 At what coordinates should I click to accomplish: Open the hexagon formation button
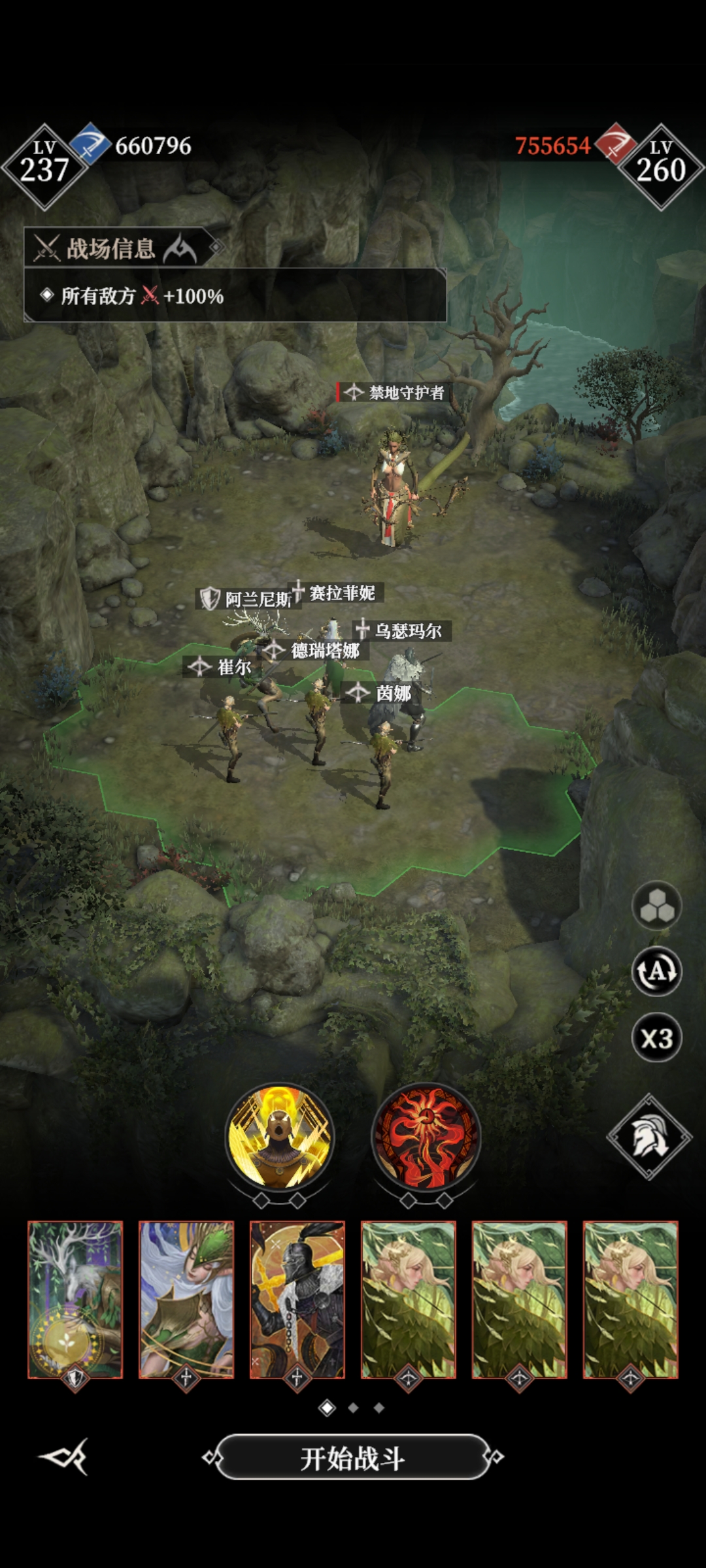656,906
